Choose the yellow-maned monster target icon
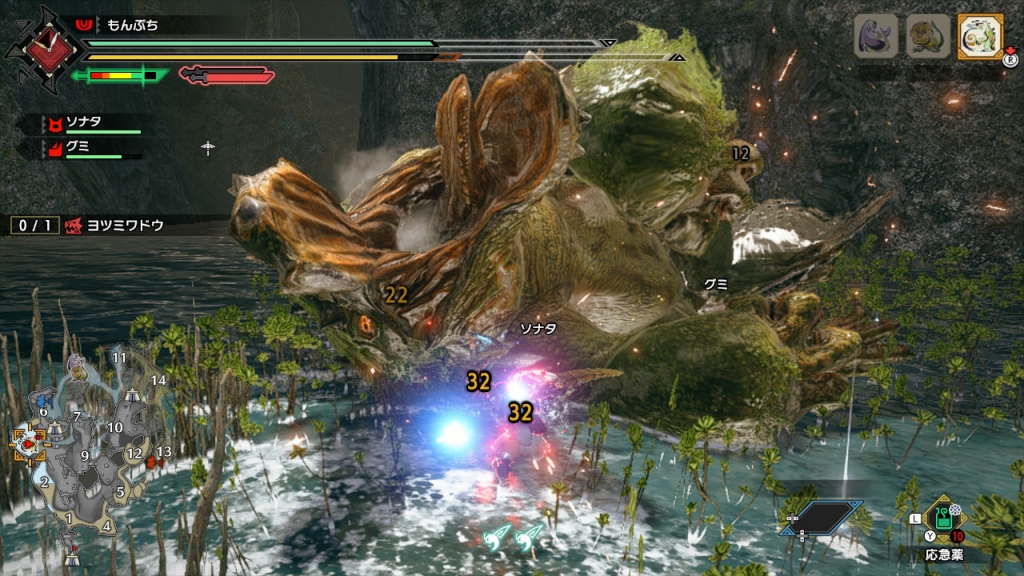Viewport: 1024px width, 576px height. pyautogui.click(x=928, y=37)
